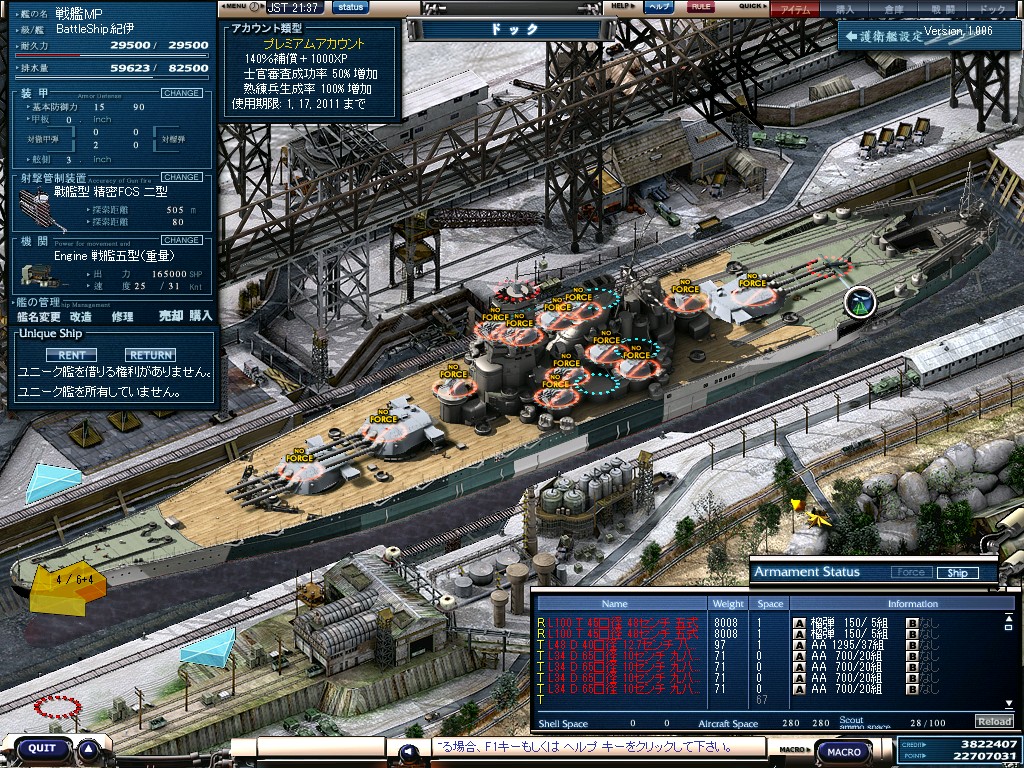Change the armor via its CHANGE button
Screen dimensions: 1024x768
[181, 93]
